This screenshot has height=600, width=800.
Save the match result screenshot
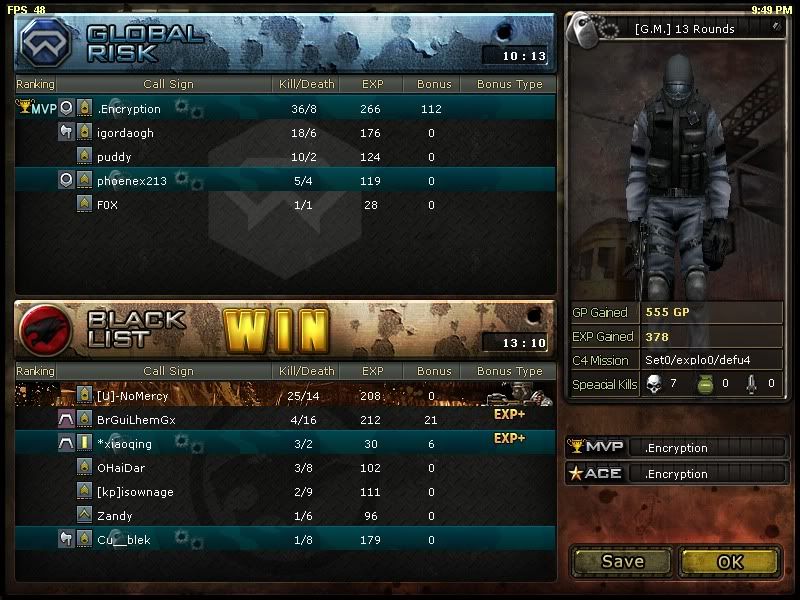(622, 561)
